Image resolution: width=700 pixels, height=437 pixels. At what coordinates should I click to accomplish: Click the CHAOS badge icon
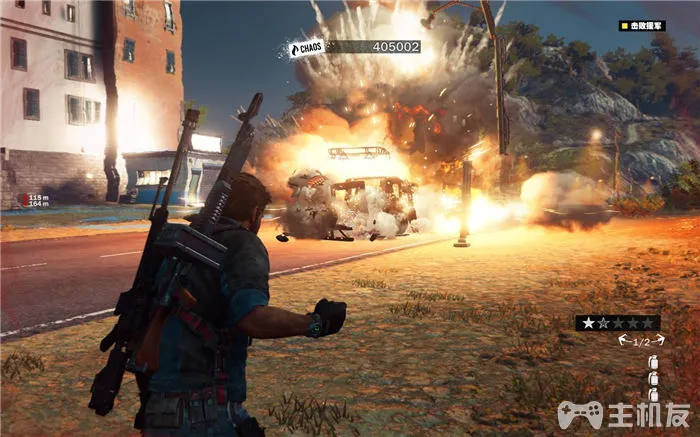coord(306,47)
